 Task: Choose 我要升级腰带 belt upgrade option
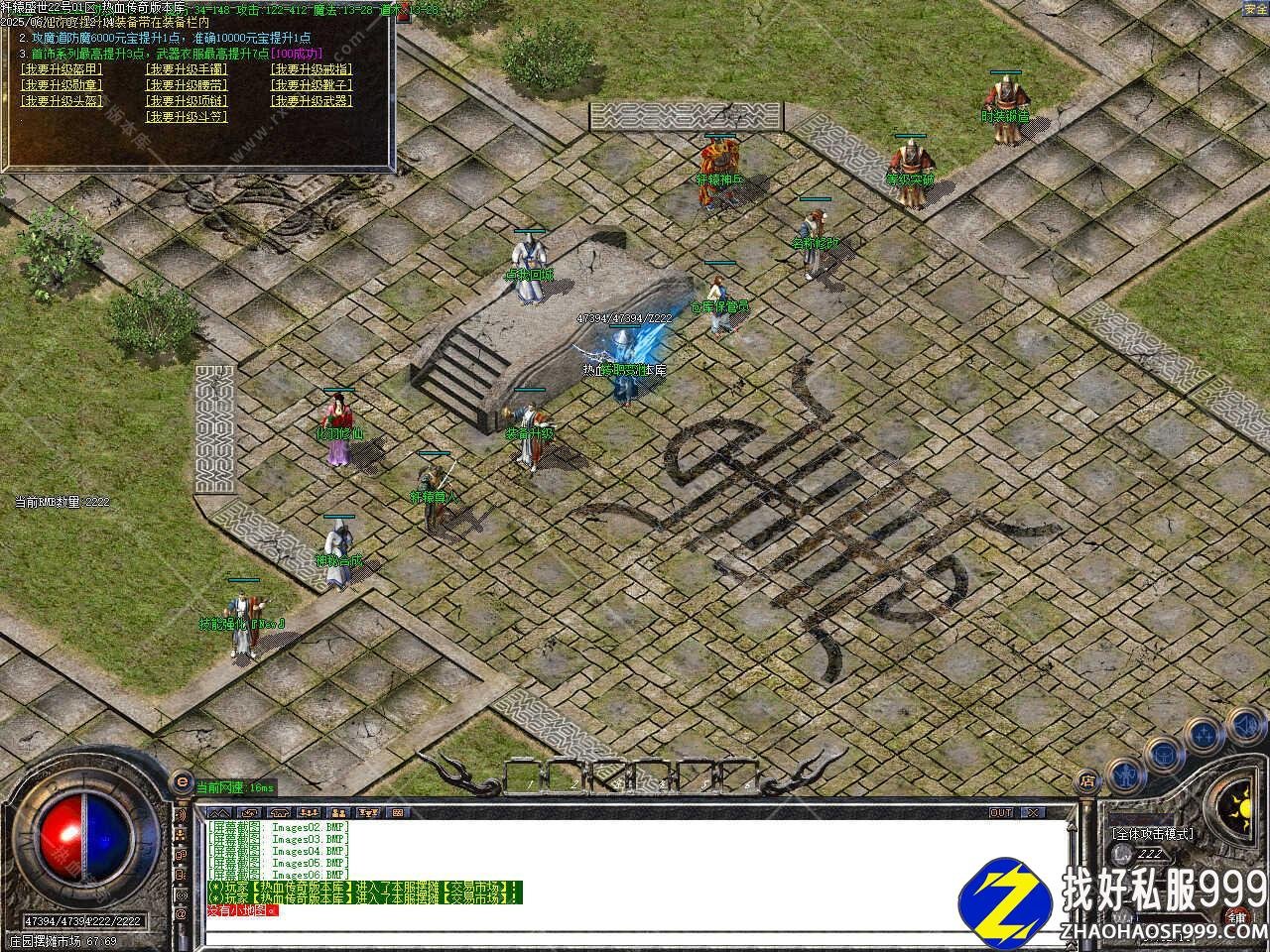point(186,85)
